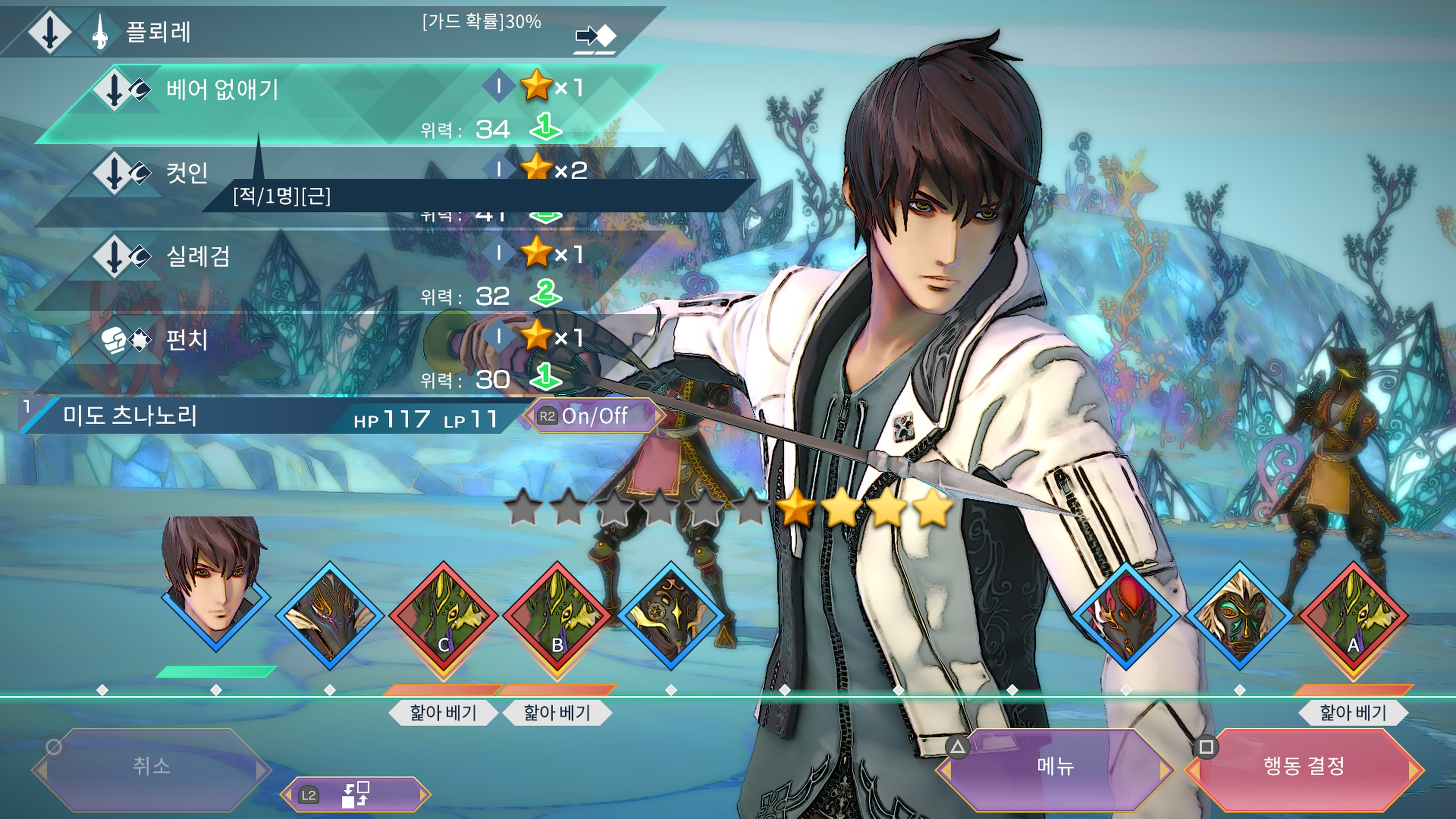This screenshot has height=819, width=1456.
Task: Click the 취소 cancel button
Action: point(152,767)
